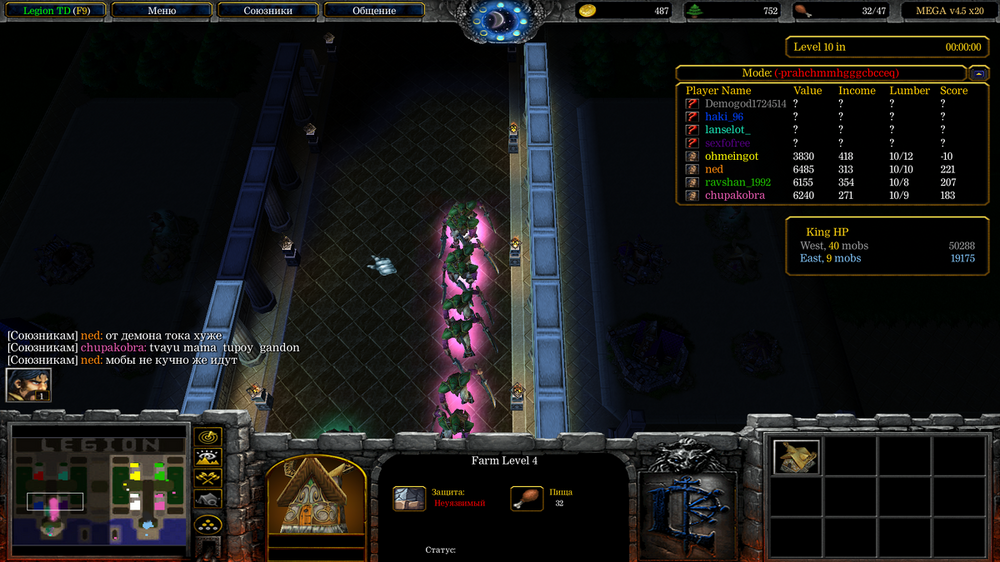Activate the minimap signal ping button

pos(208,437)
